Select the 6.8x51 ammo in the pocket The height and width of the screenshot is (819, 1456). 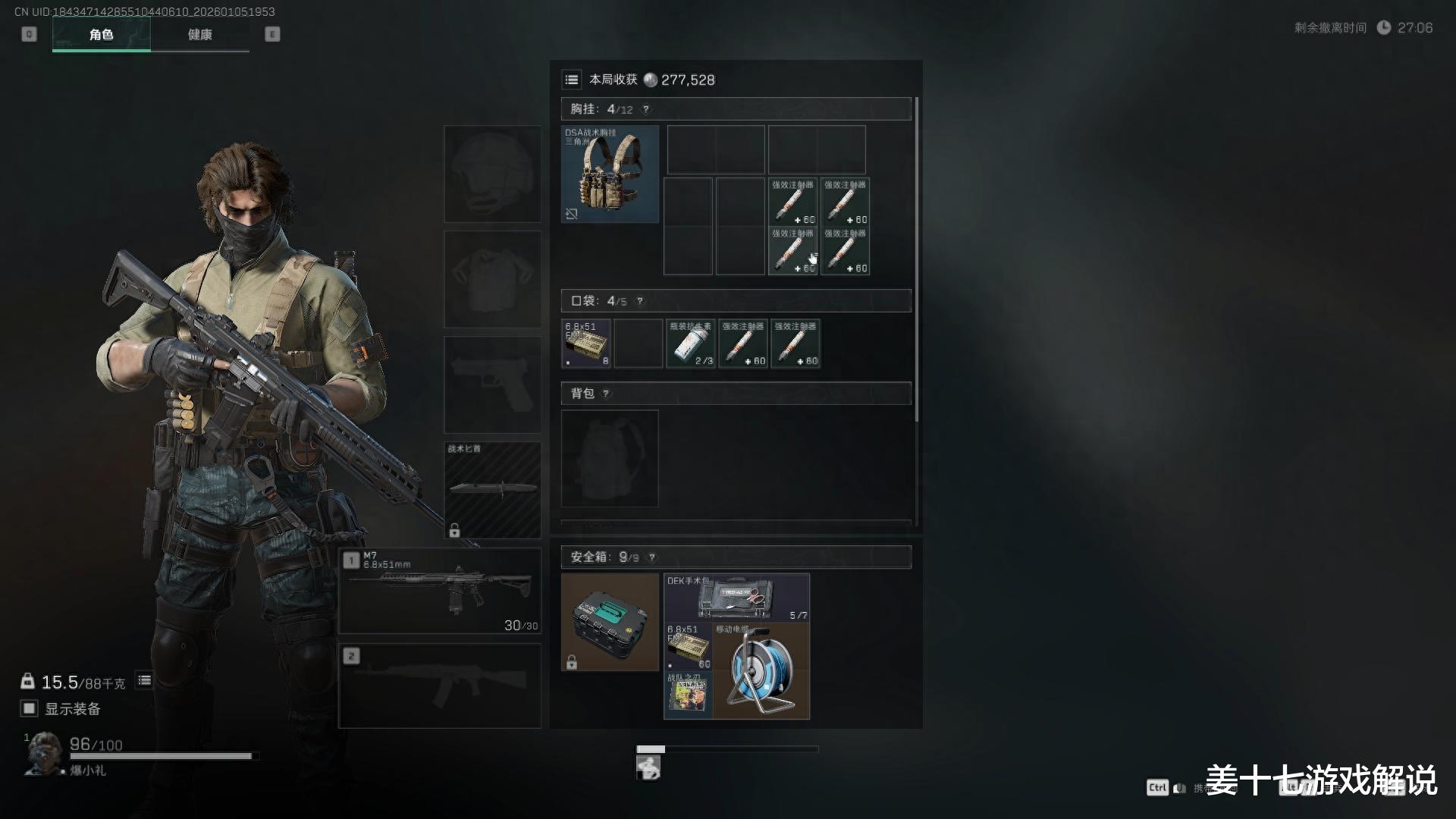pos(586,344)
